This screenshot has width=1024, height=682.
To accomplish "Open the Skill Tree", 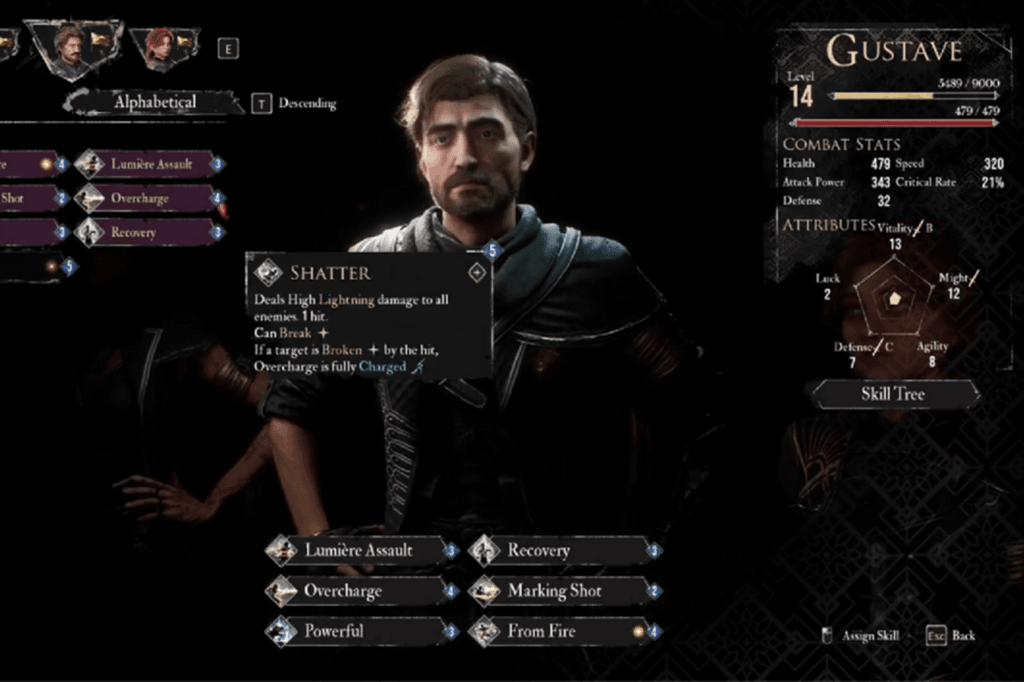I will [x=892, y=394].
